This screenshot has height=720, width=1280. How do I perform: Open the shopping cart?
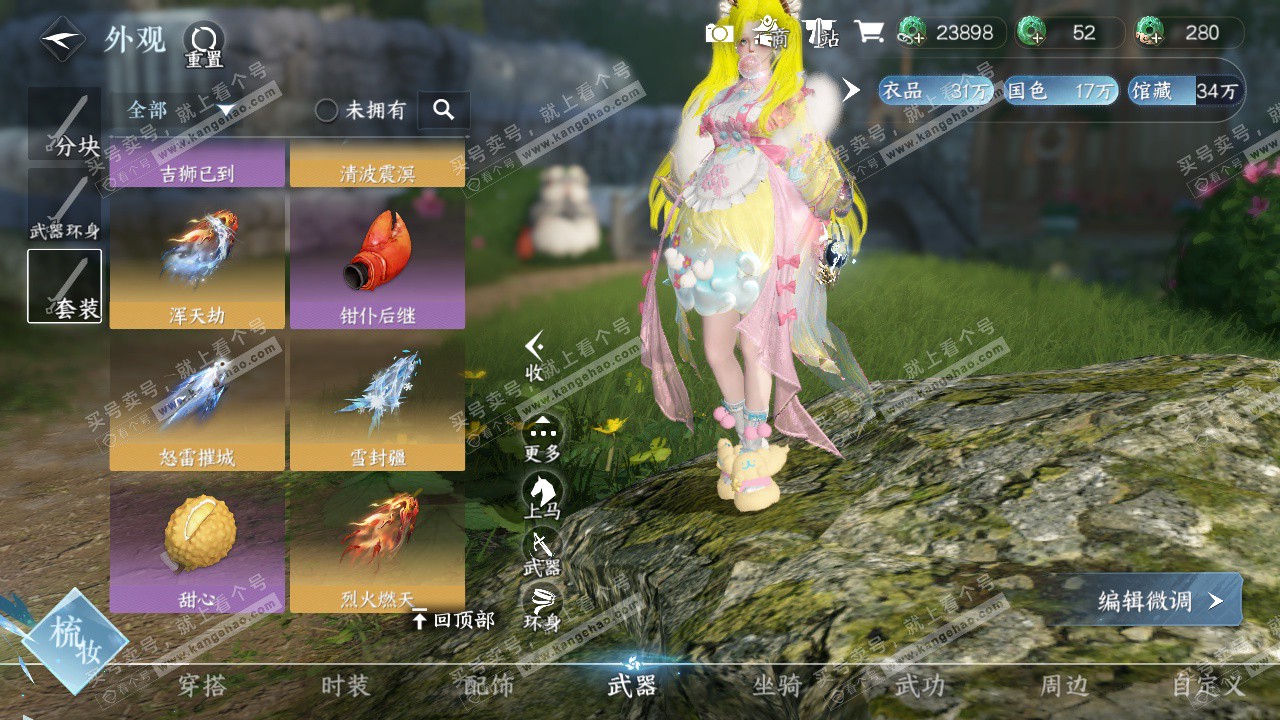point(869,32)
